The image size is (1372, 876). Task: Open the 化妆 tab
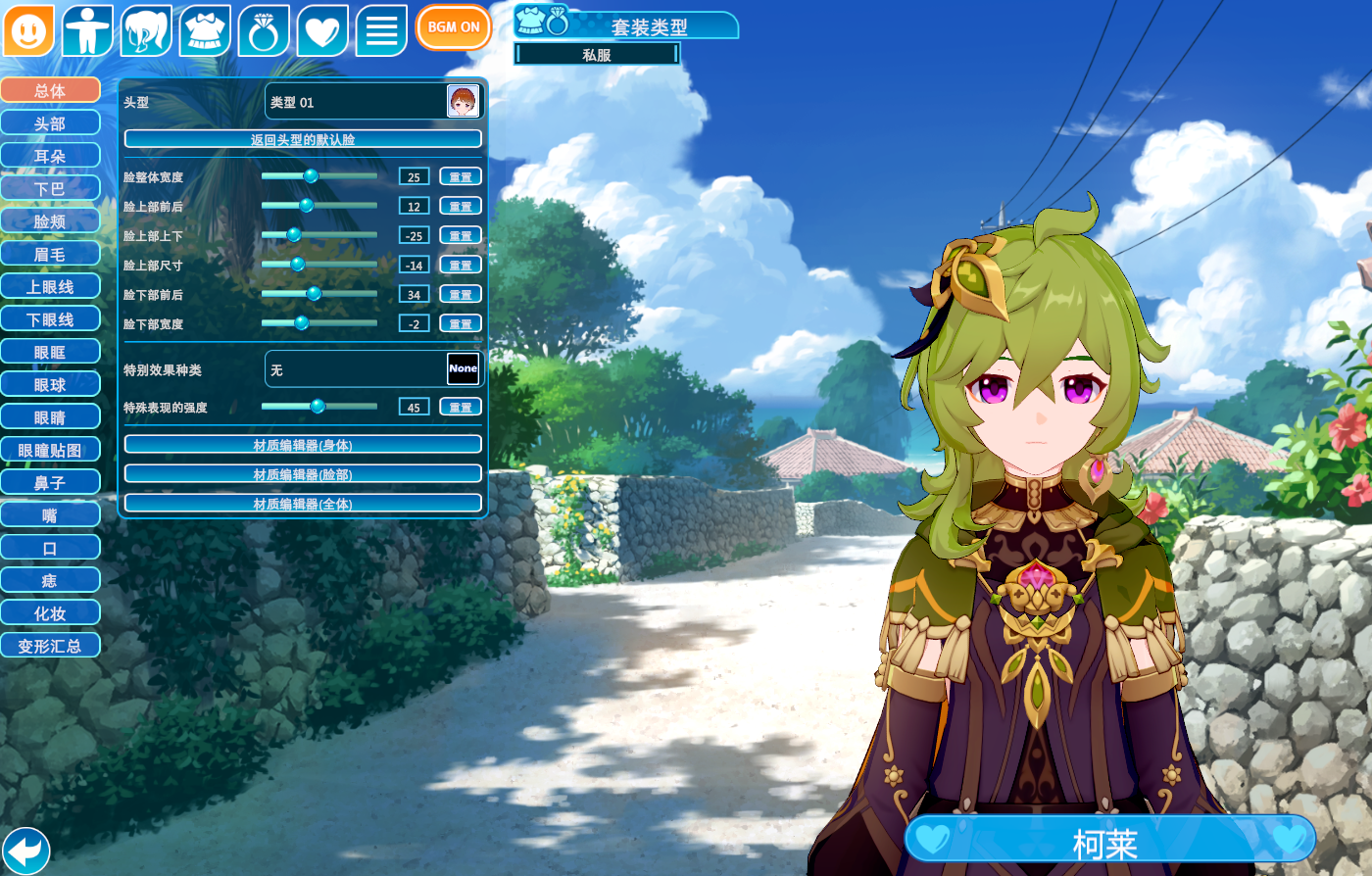pyautogui.click(x=50, y=613)
